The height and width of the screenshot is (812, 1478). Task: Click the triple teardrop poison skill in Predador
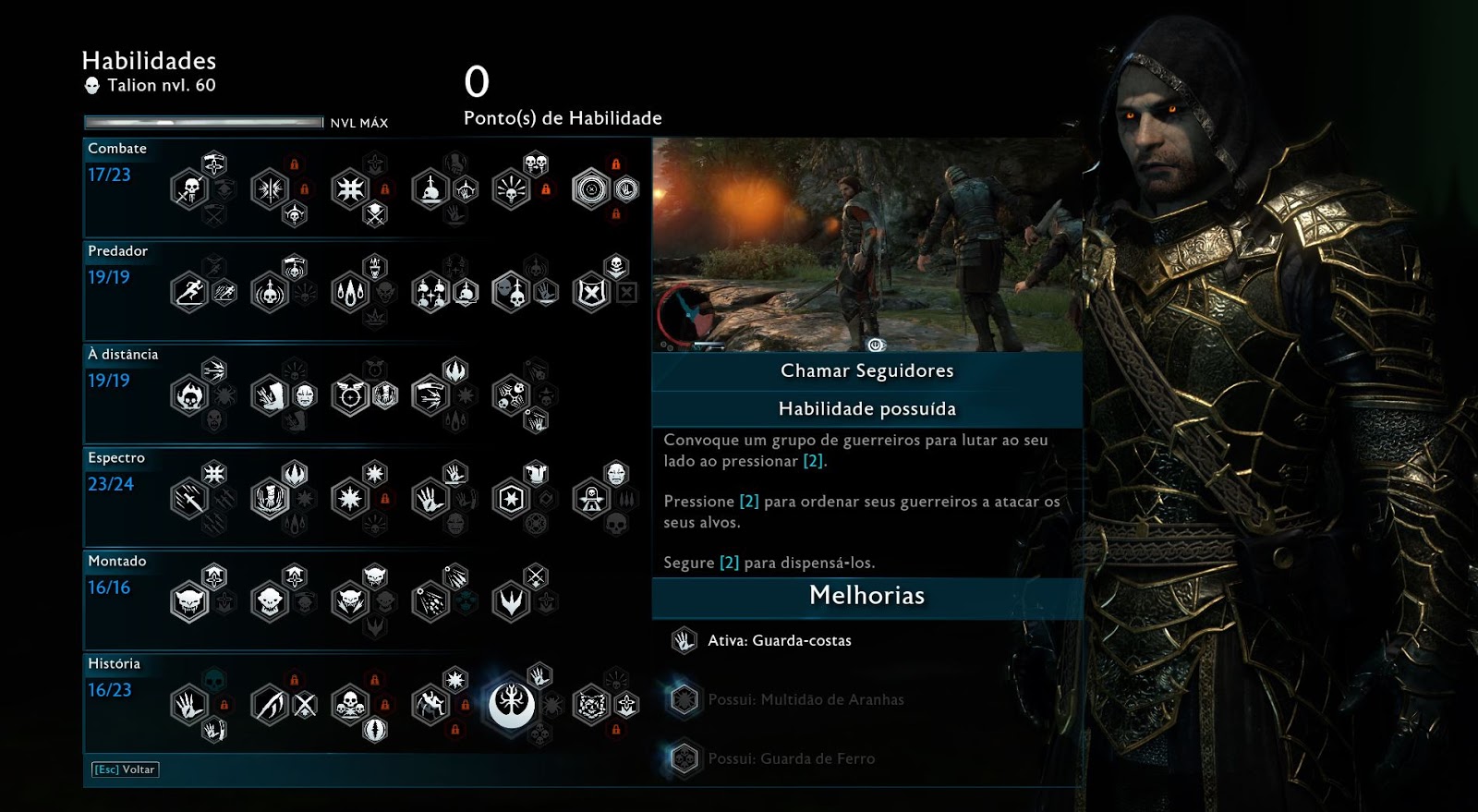pos(350,294)
